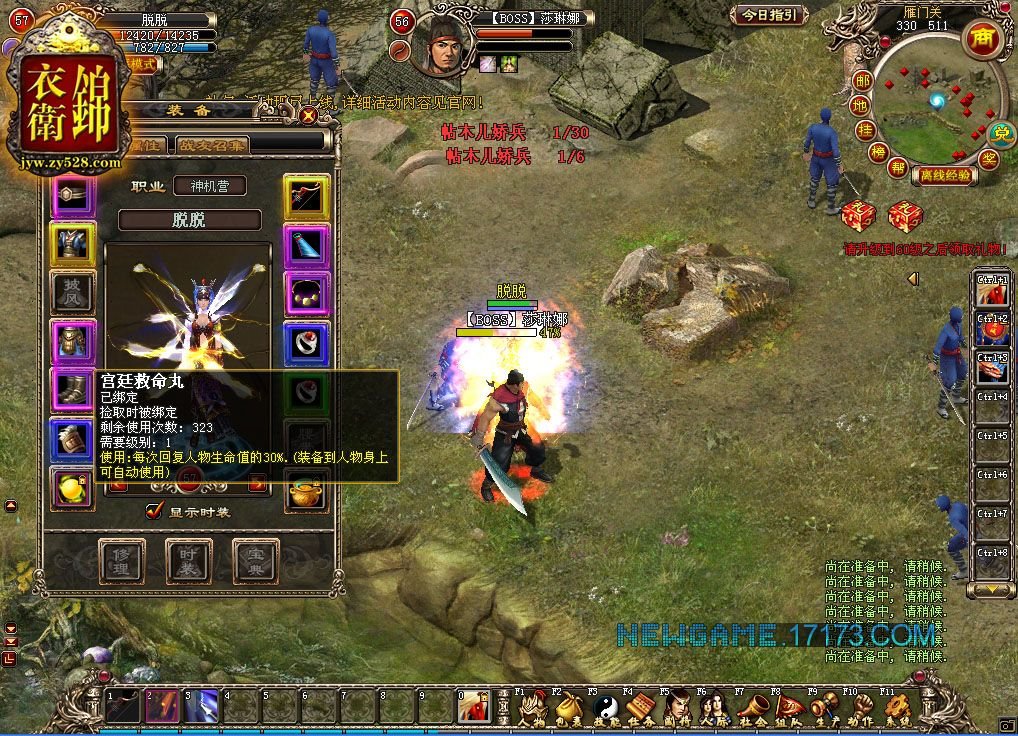Open the 商 shop button
This screenshot has height=736, width=1018.
click(x=981, y=38)
